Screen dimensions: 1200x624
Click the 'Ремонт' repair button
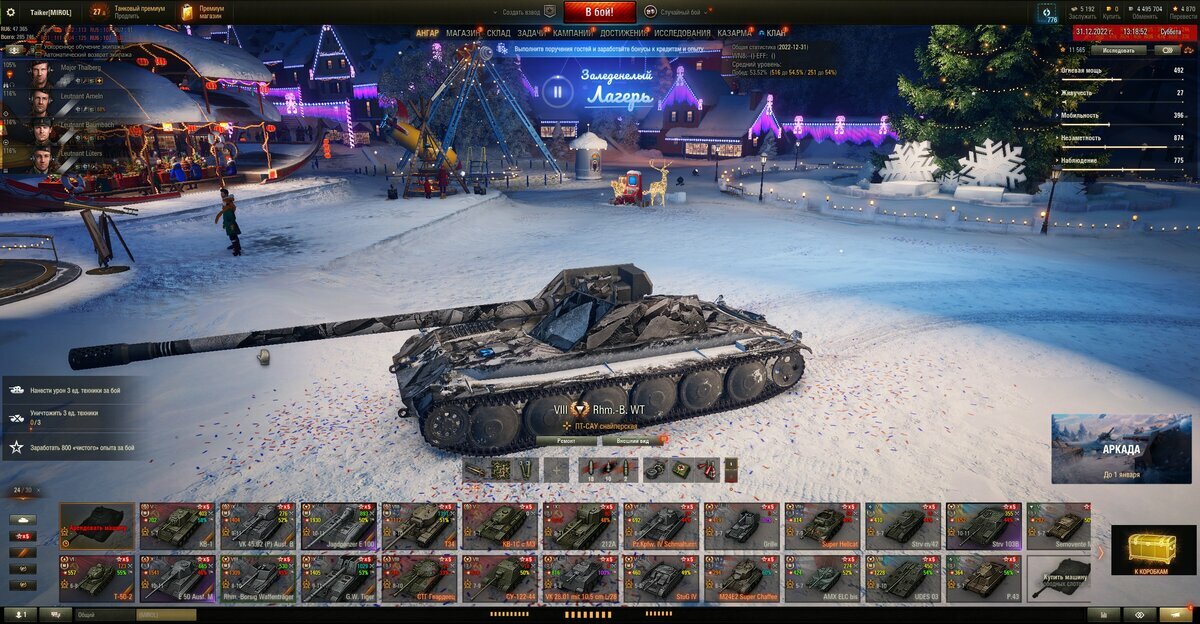pos(566,440)
